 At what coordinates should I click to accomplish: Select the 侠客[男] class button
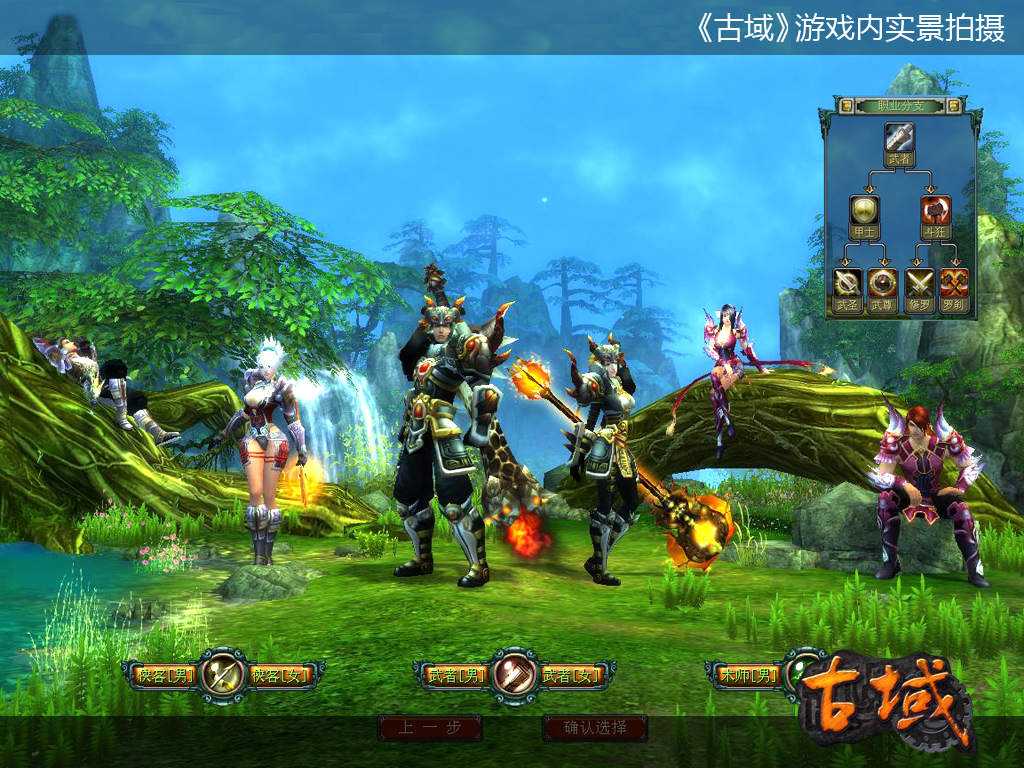tap(166, 676)
